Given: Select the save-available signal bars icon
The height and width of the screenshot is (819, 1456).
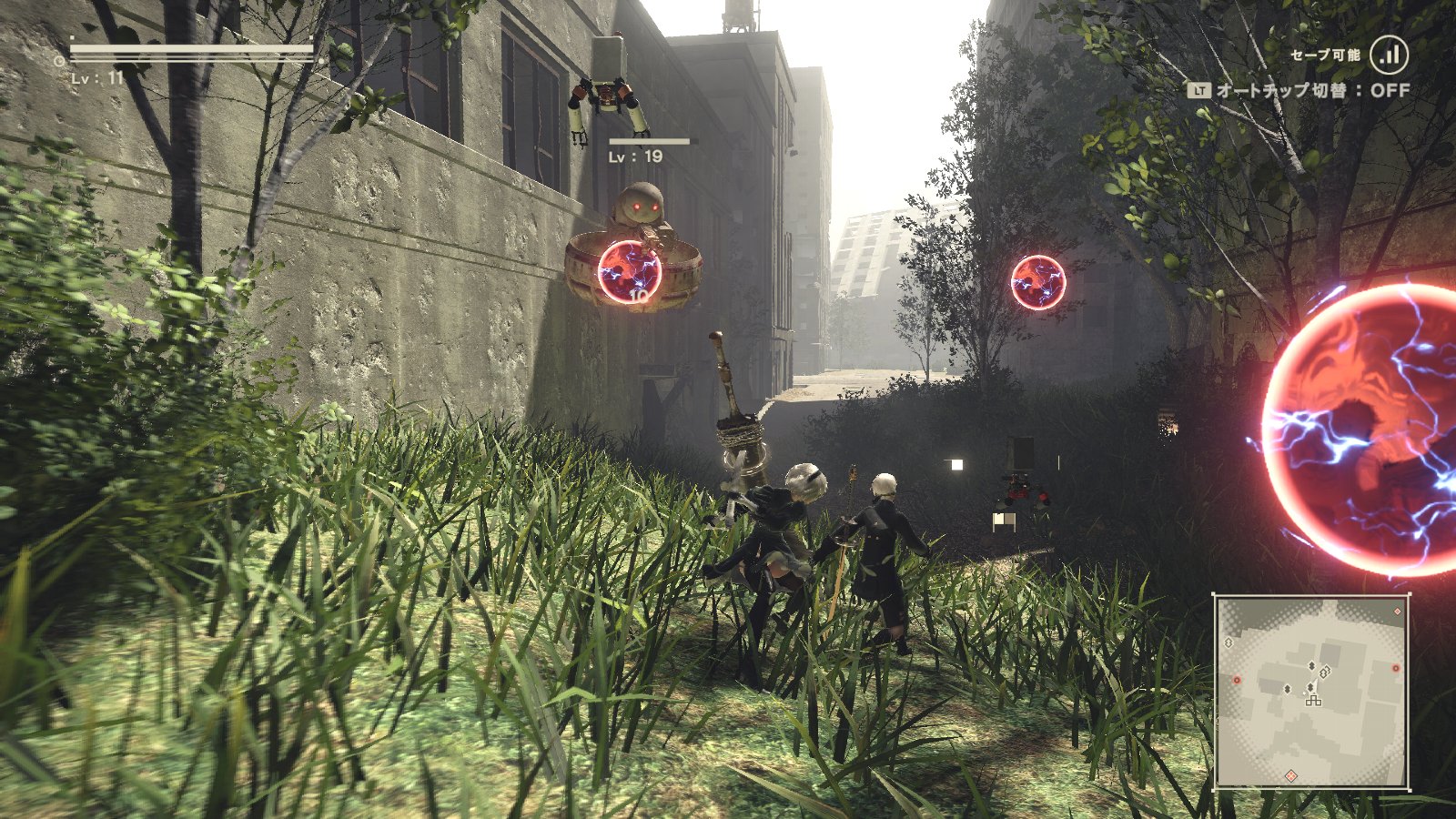Looking at the screenshot, I should pos(1389,55).
